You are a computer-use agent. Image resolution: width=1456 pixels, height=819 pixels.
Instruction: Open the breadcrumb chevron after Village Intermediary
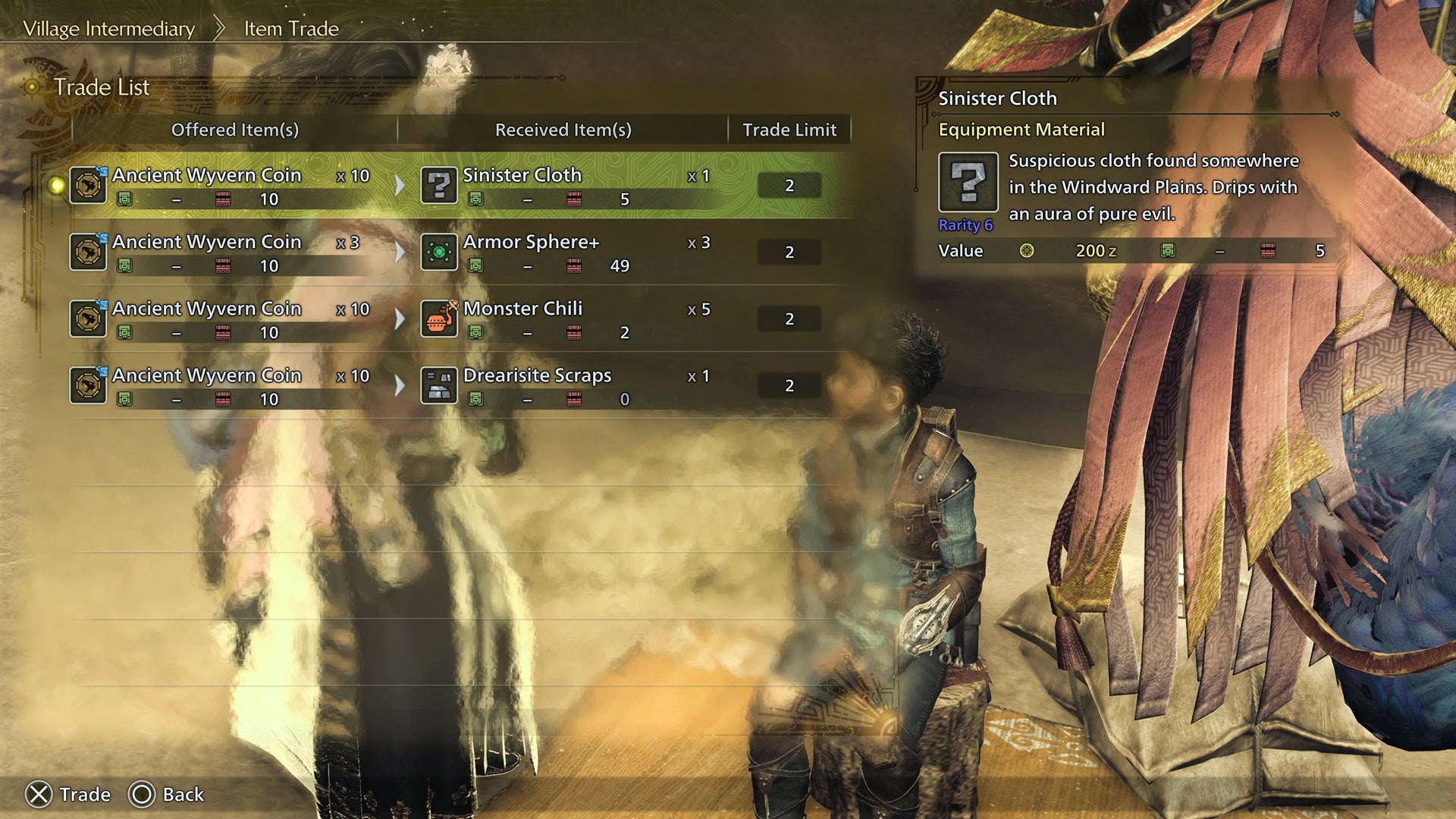pos(219,27)
